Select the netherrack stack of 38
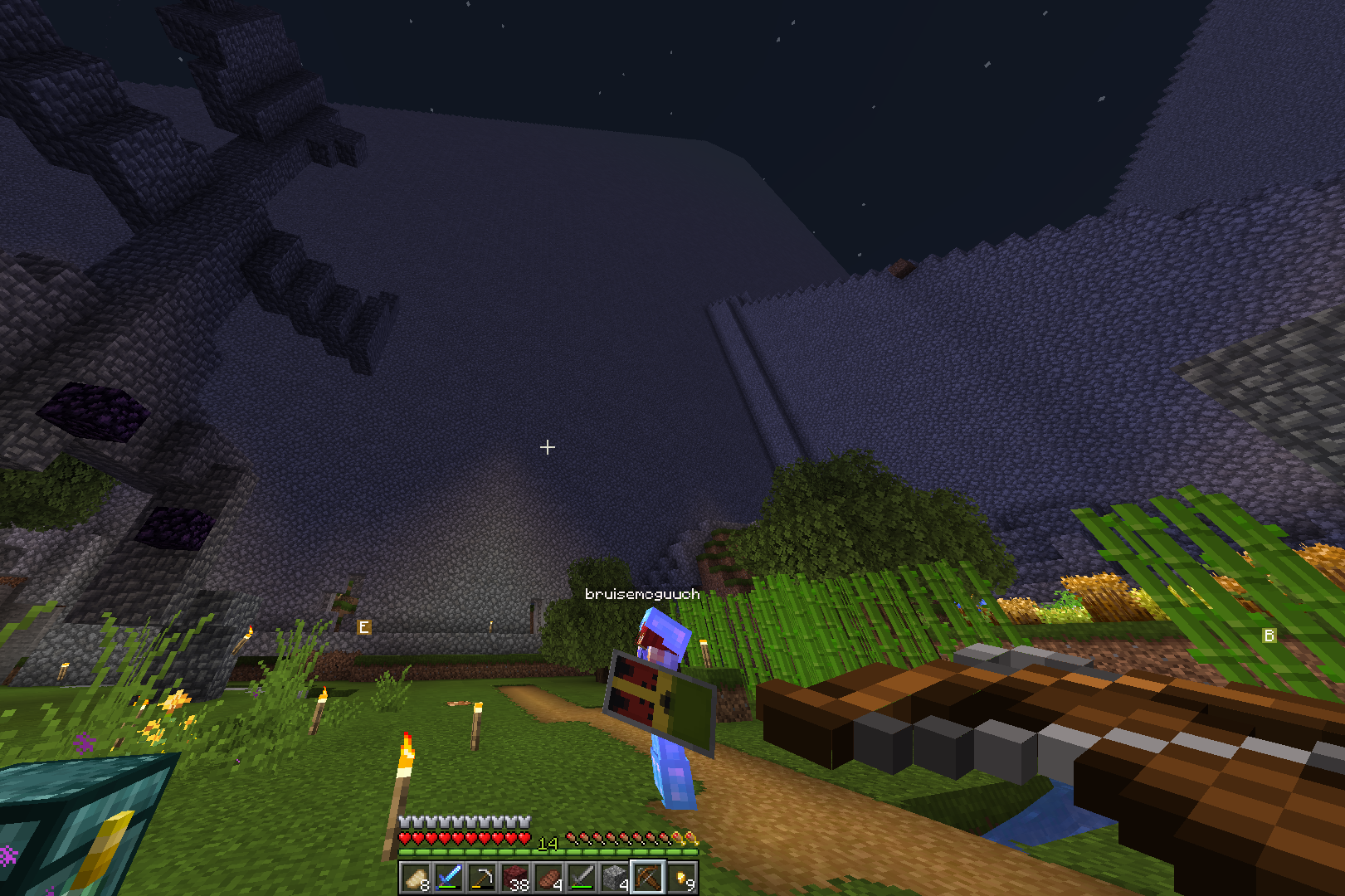Screen dimensions: 1345x896 (514, 877)
